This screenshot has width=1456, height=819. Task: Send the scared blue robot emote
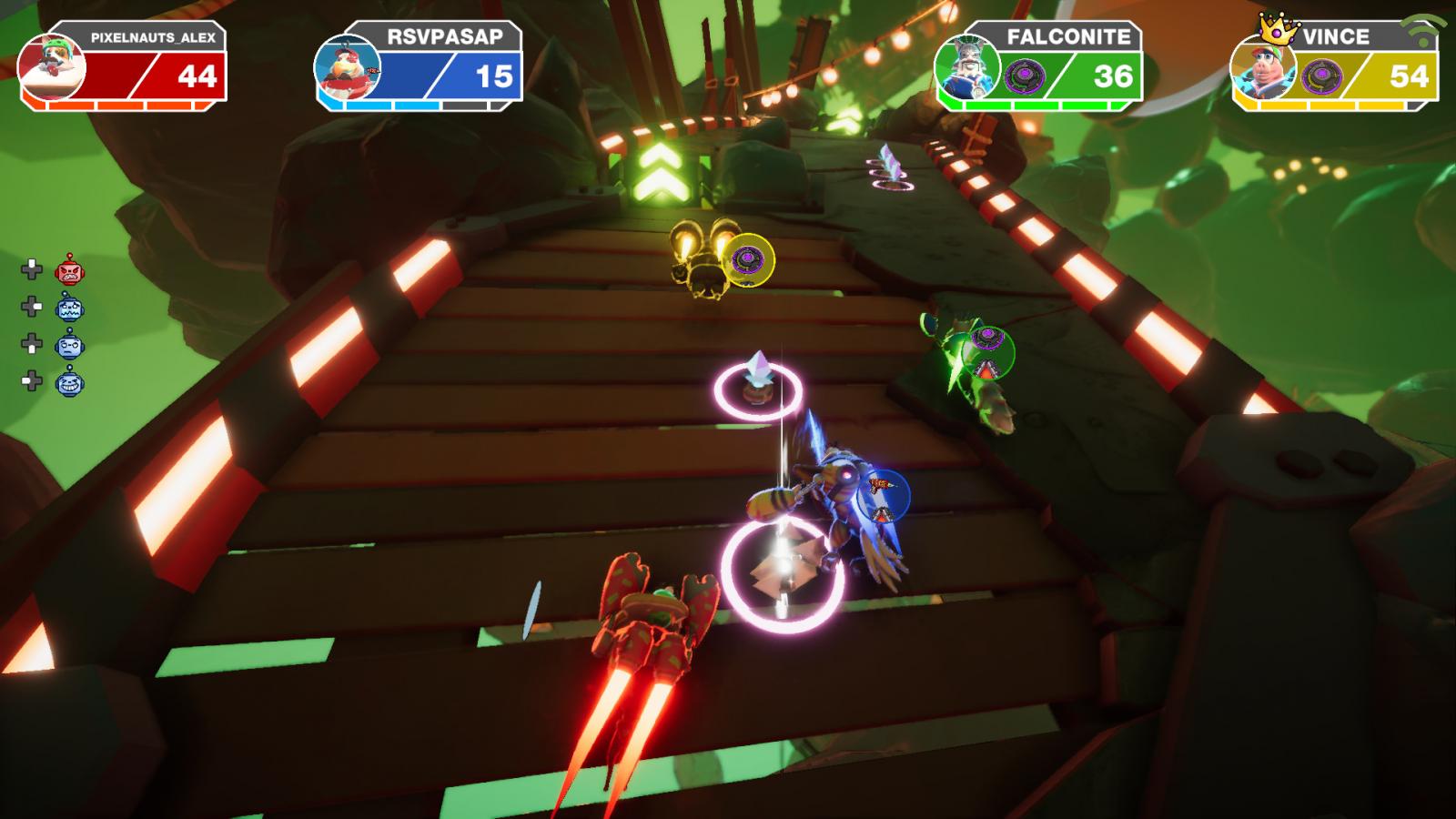[69, 308]
